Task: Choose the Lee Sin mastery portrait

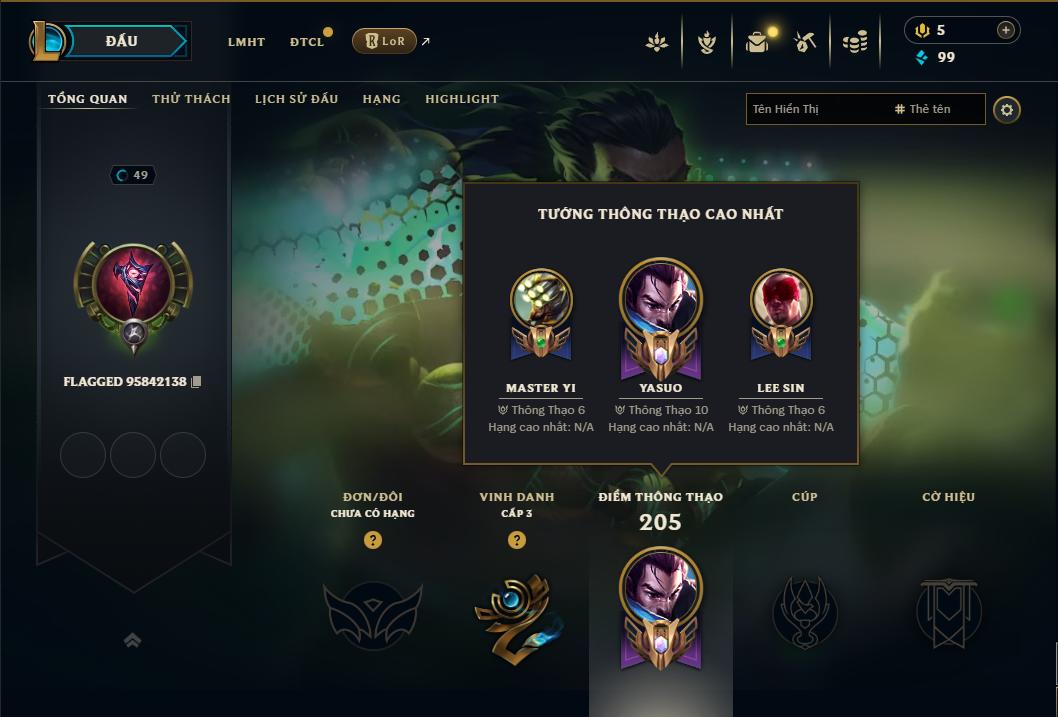Action: 781,300
